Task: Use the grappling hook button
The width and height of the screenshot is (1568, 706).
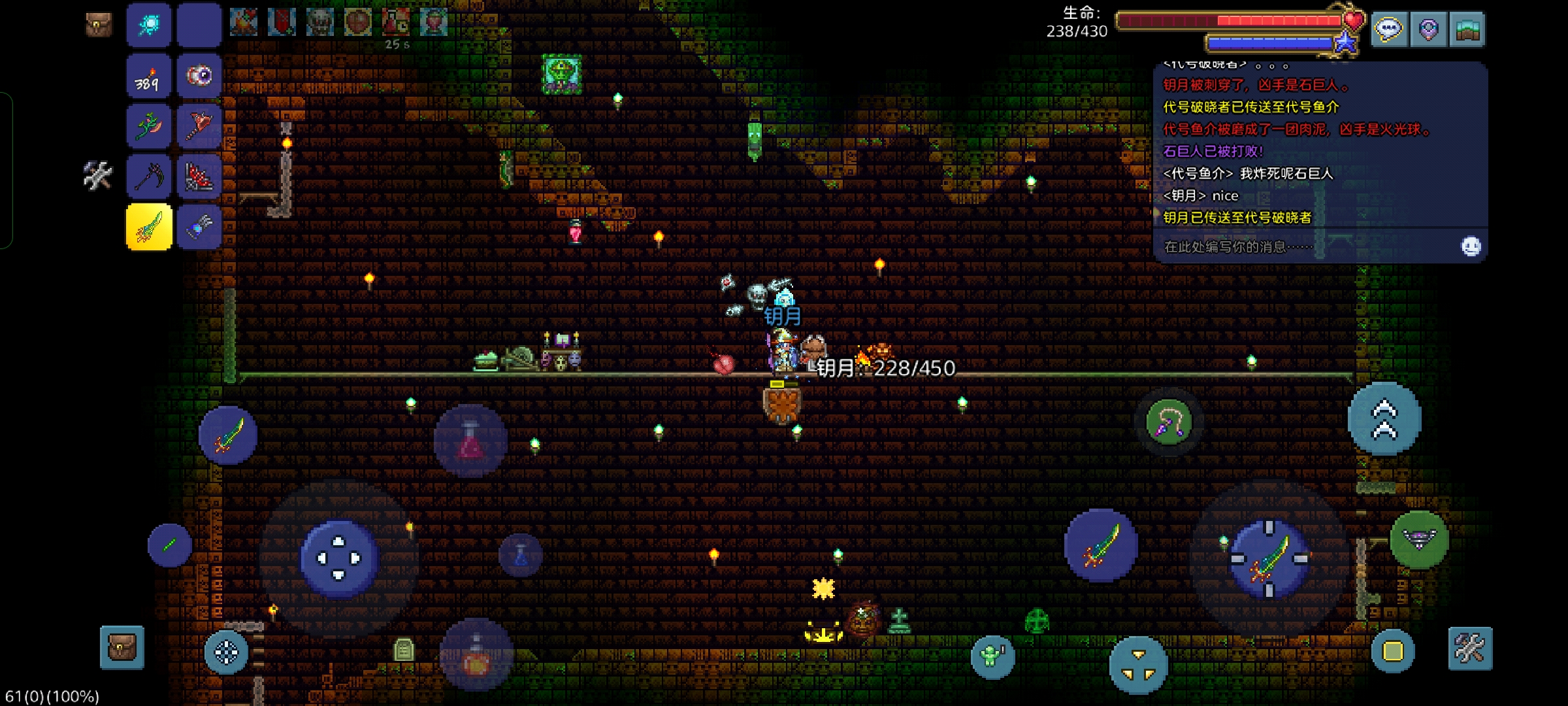Action: point(1169,422)
